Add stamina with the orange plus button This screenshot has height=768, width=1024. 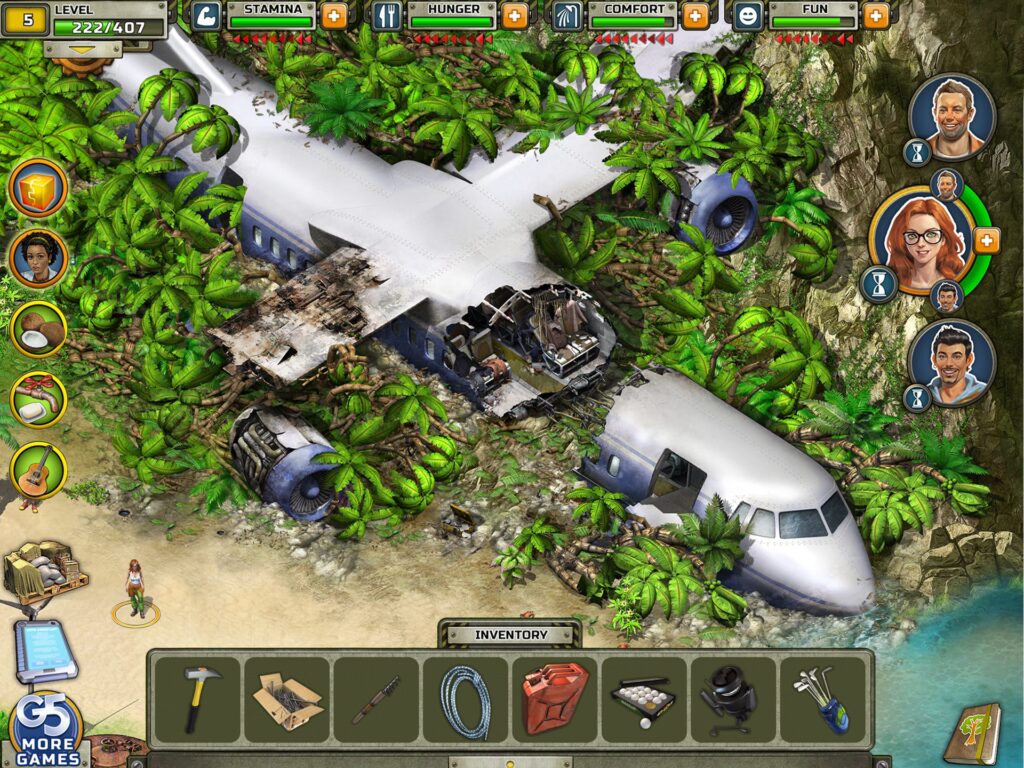point(335,15)
